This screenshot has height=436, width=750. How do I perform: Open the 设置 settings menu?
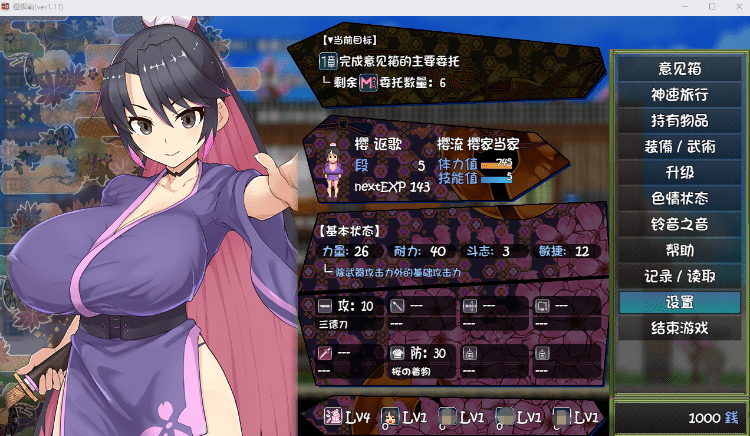678,302
